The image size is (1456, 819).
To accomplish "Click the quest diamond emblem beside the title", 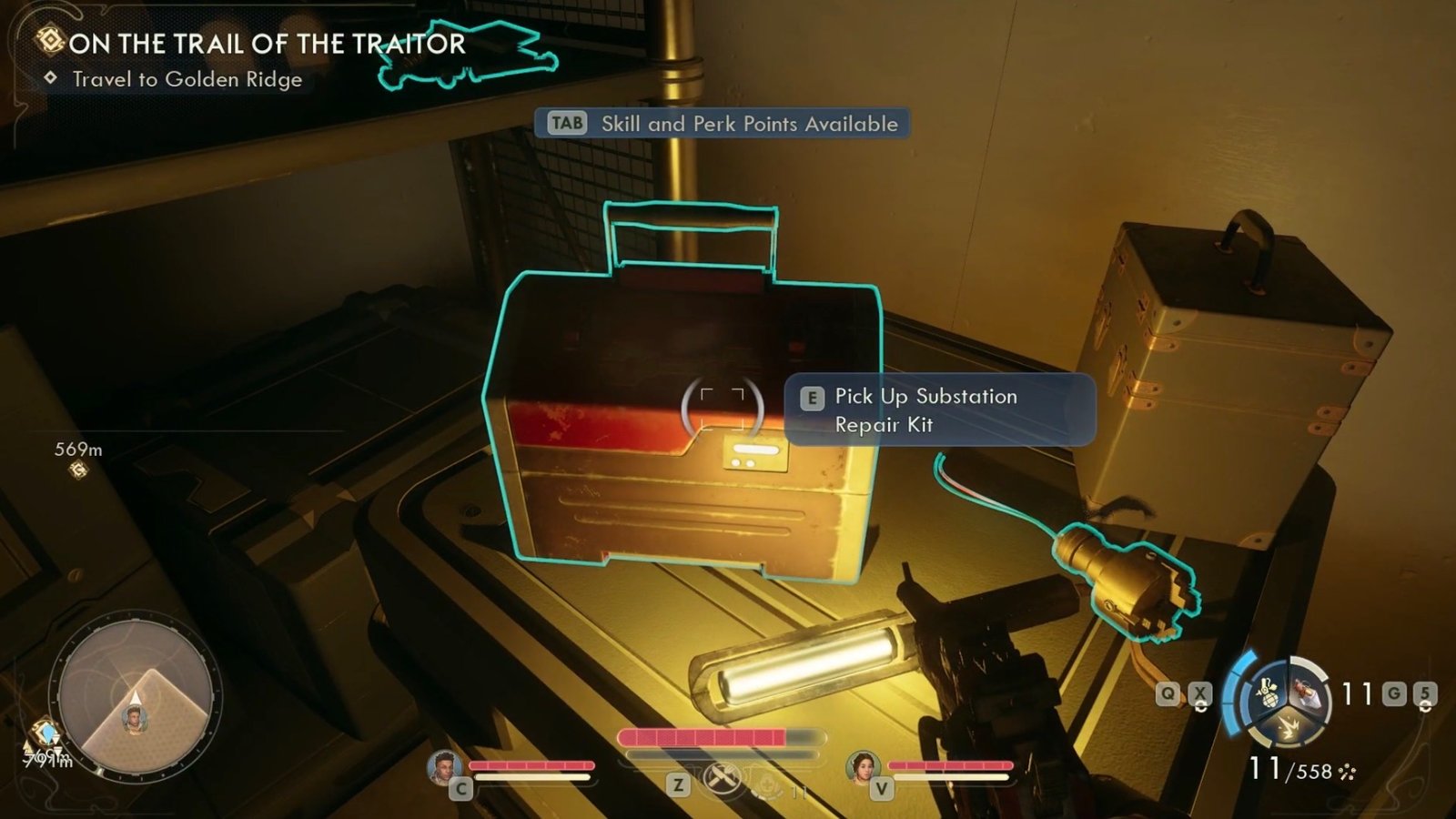I will pos(50,40).
